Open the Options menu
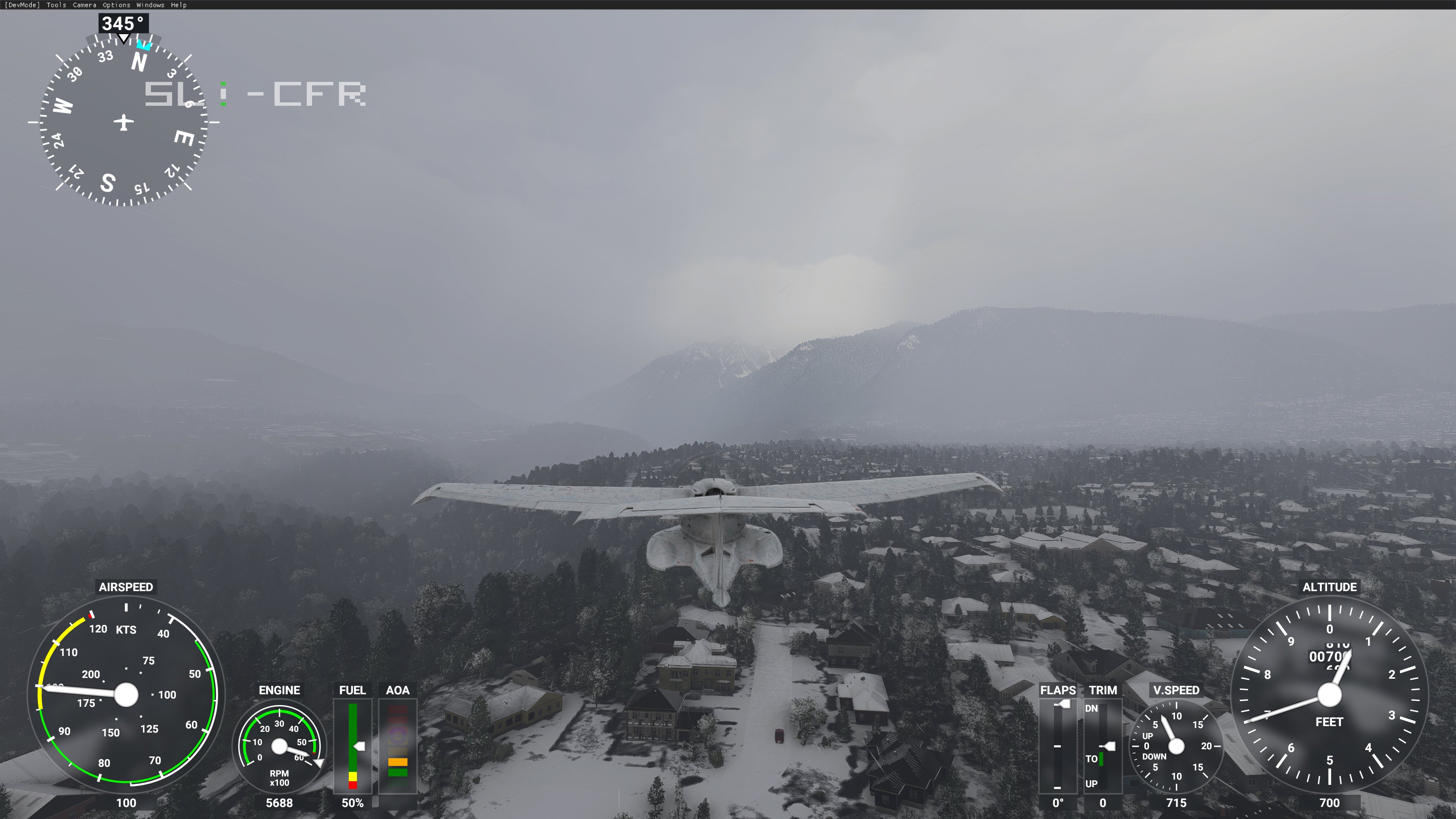 click(x=116, y=5)
